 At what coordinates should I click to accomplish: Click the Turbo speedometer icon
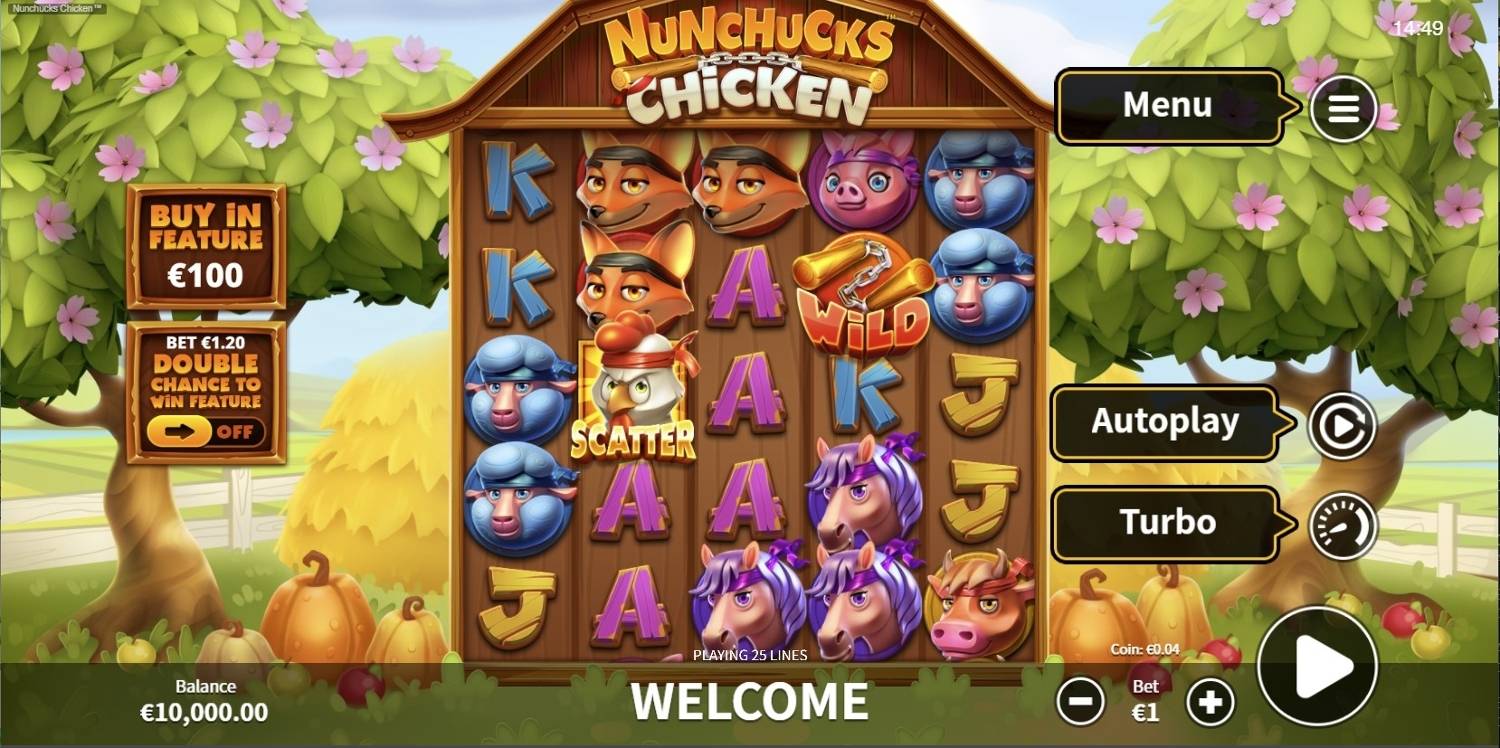coord(1343,524)
